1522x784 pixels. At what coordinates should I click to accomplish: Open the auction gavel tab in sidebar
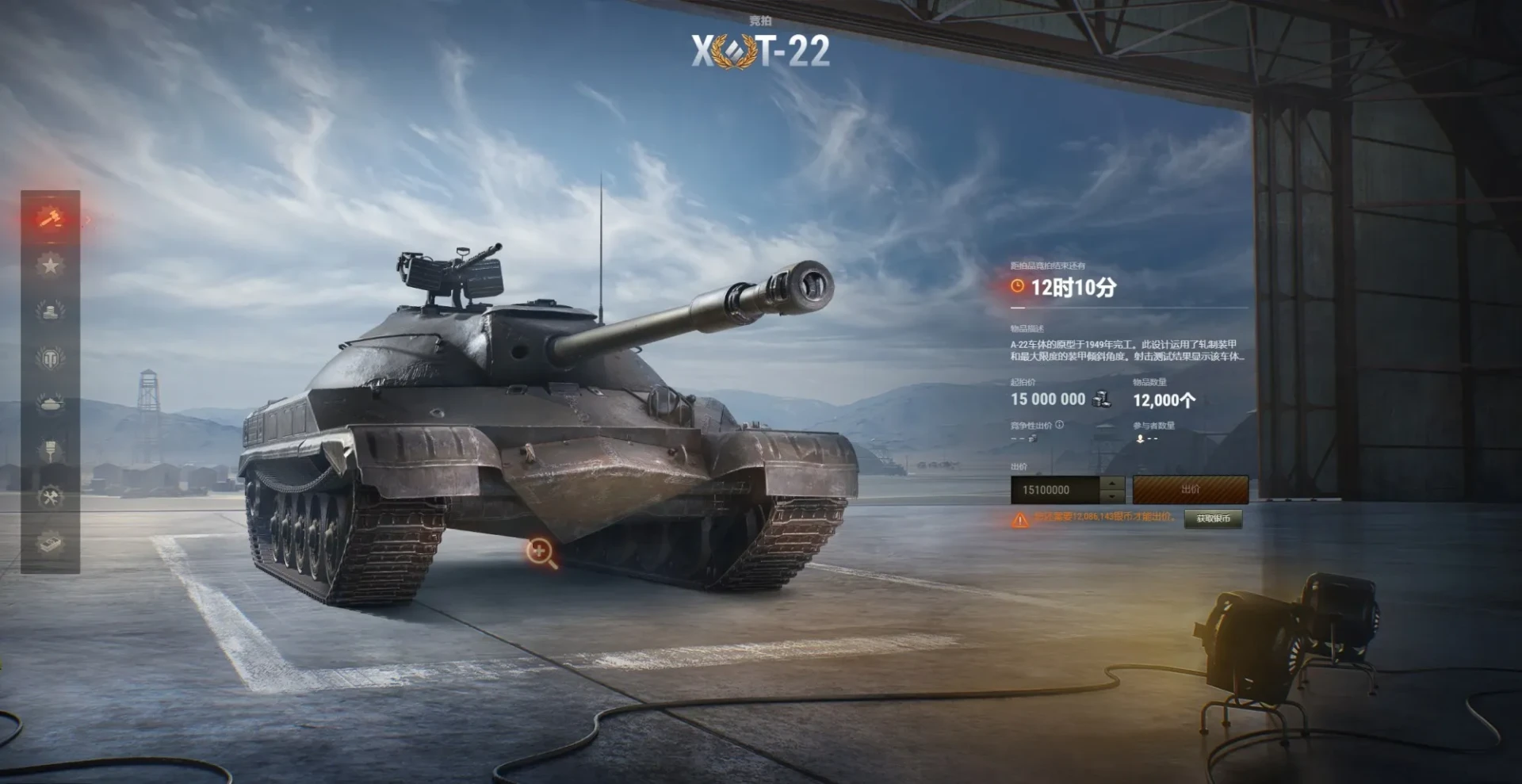click(50, 217)
